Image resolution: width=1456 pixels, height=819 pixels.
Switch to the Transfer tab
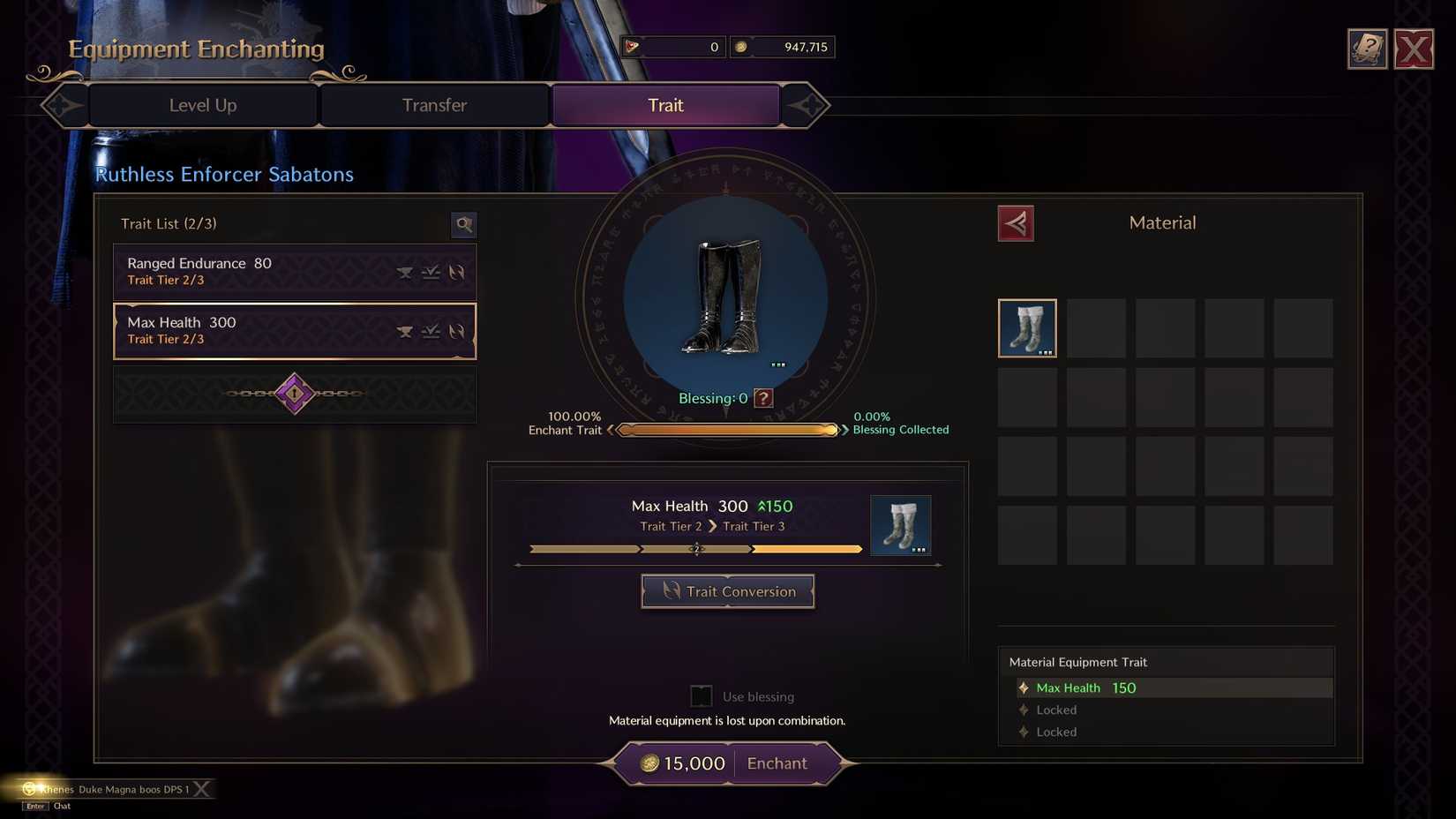[x=434, y=105]
